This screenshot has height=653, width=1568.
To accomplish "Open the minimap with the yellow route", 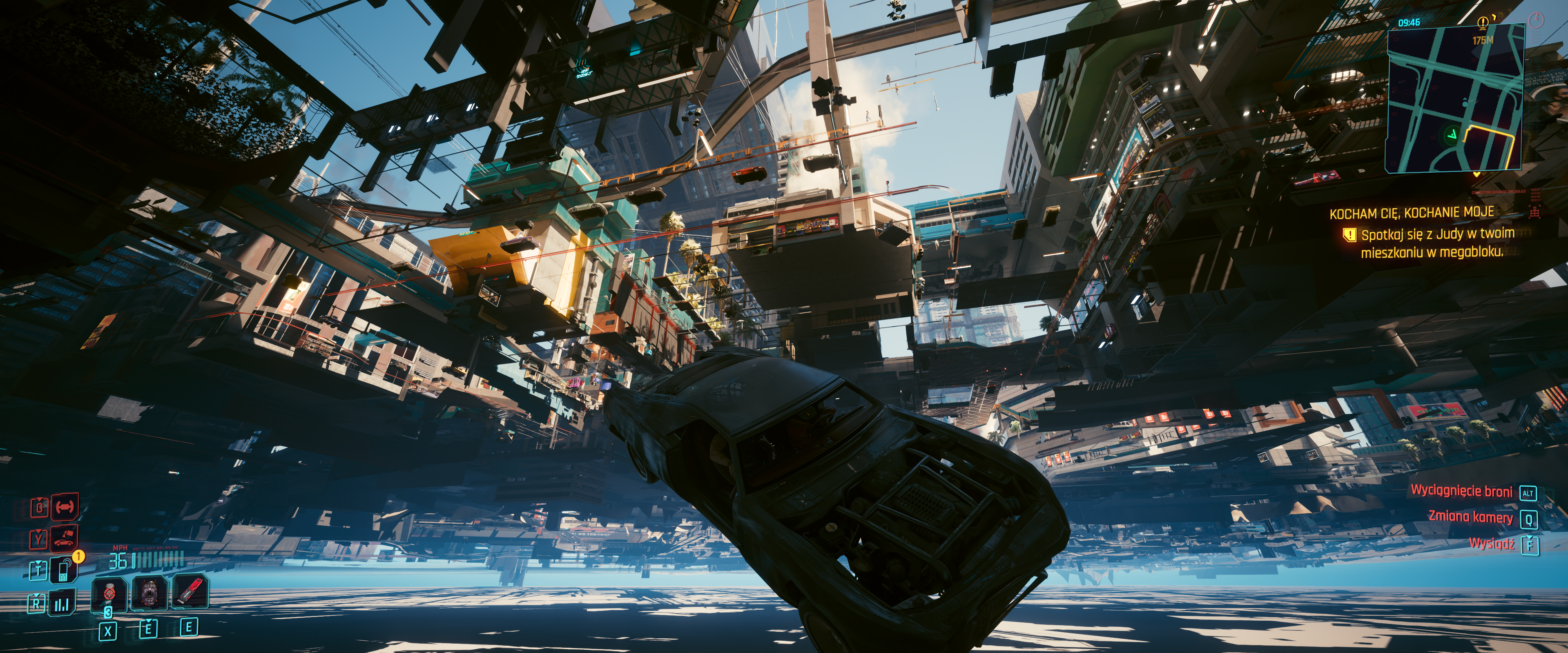I will (x=1455, y=100).
